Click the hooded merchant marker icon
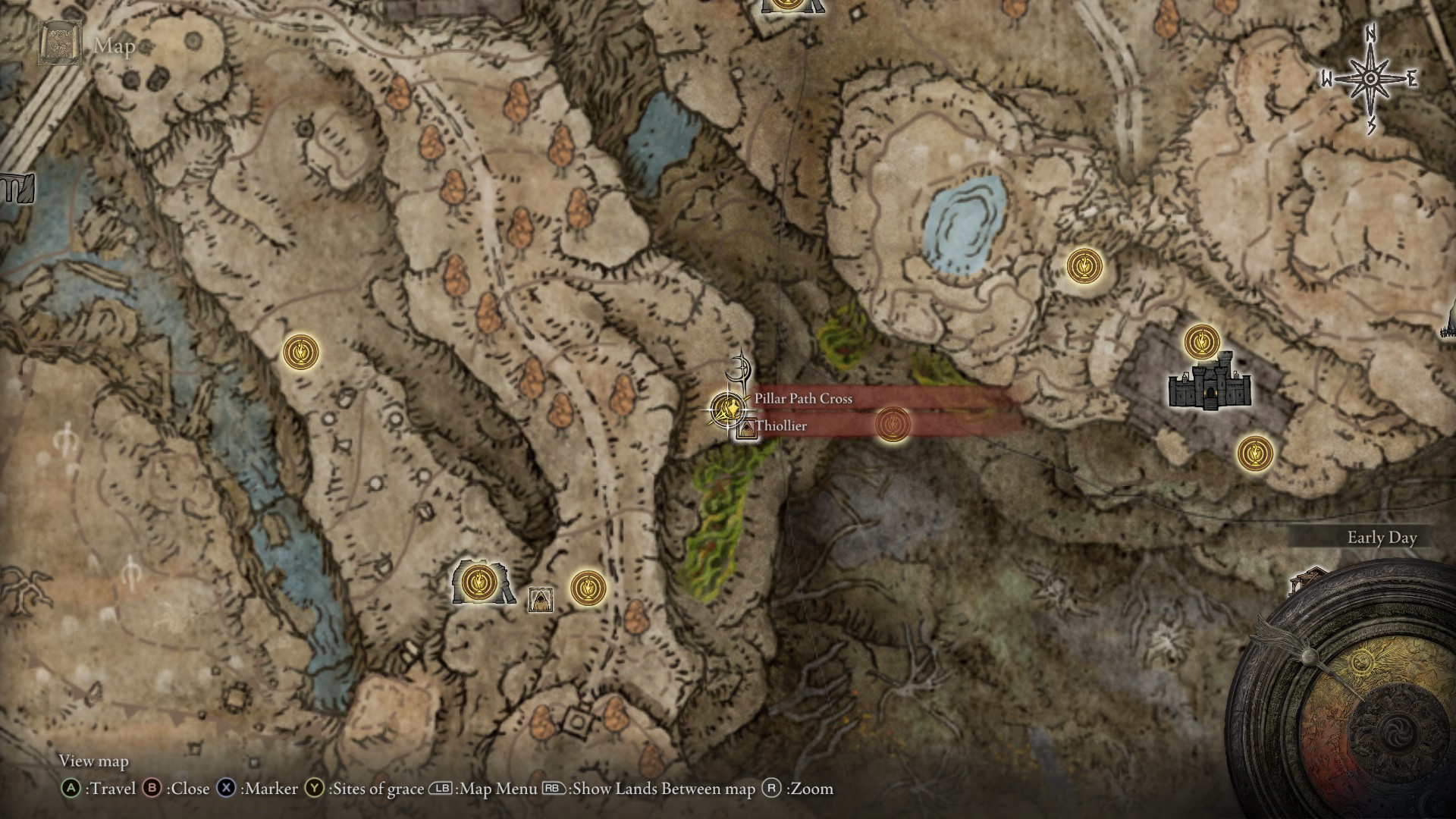The image size is (1456, 819). (x=540, y=599)
